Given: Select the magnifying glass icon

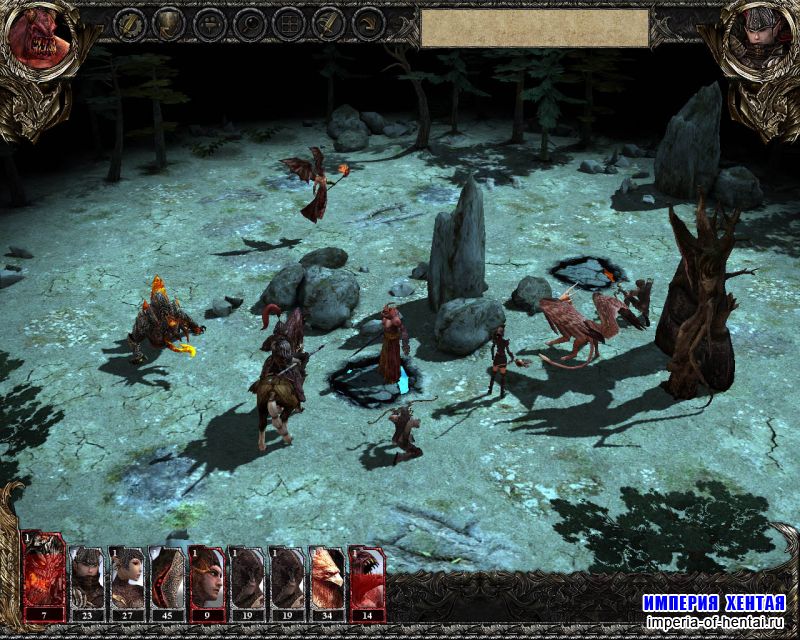Looking at the screenshot, I should coord(248,21).
